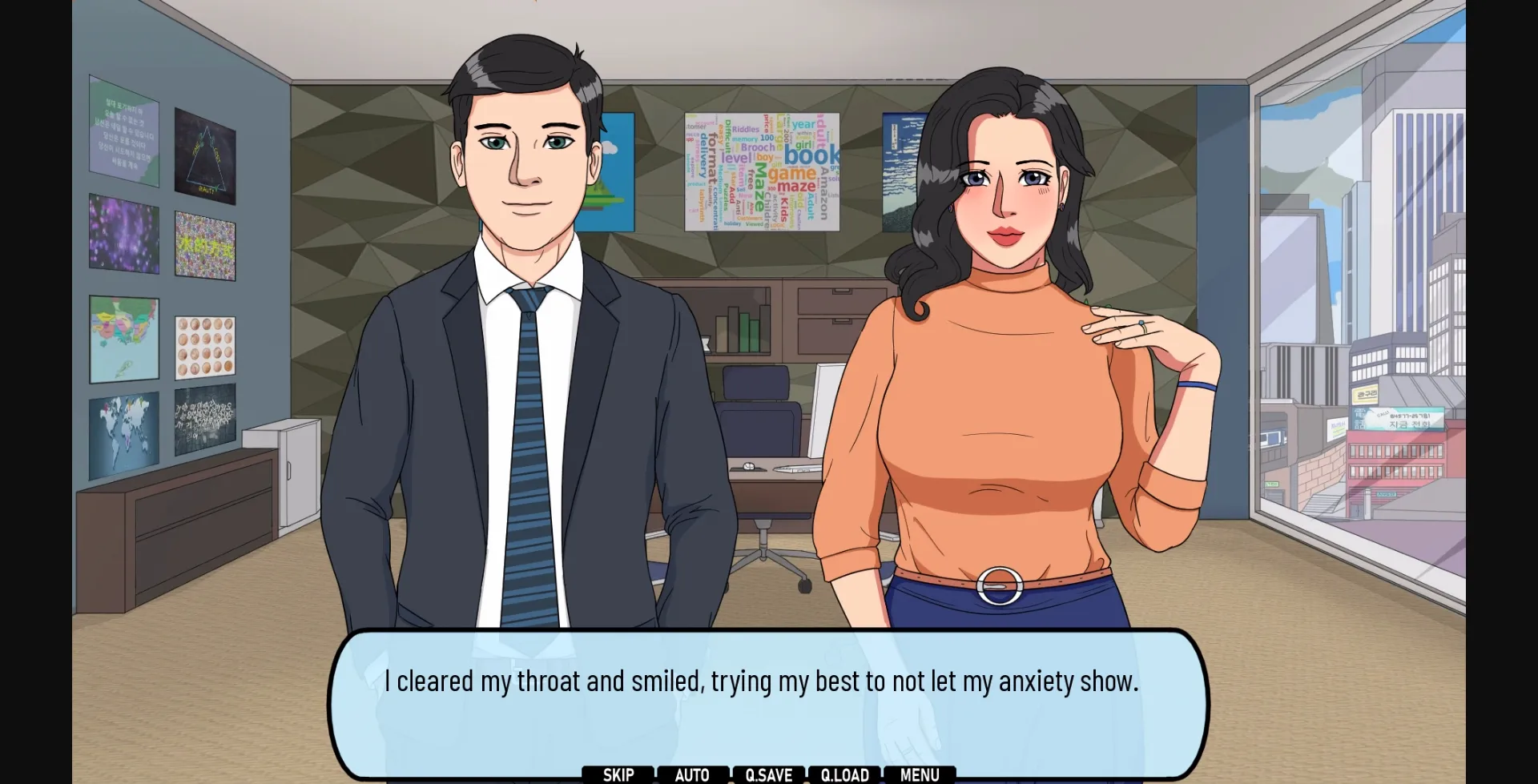Open the MENU from the quick bar
Viewport: 1538px width, 784px height.
click(x=919, y=774)
